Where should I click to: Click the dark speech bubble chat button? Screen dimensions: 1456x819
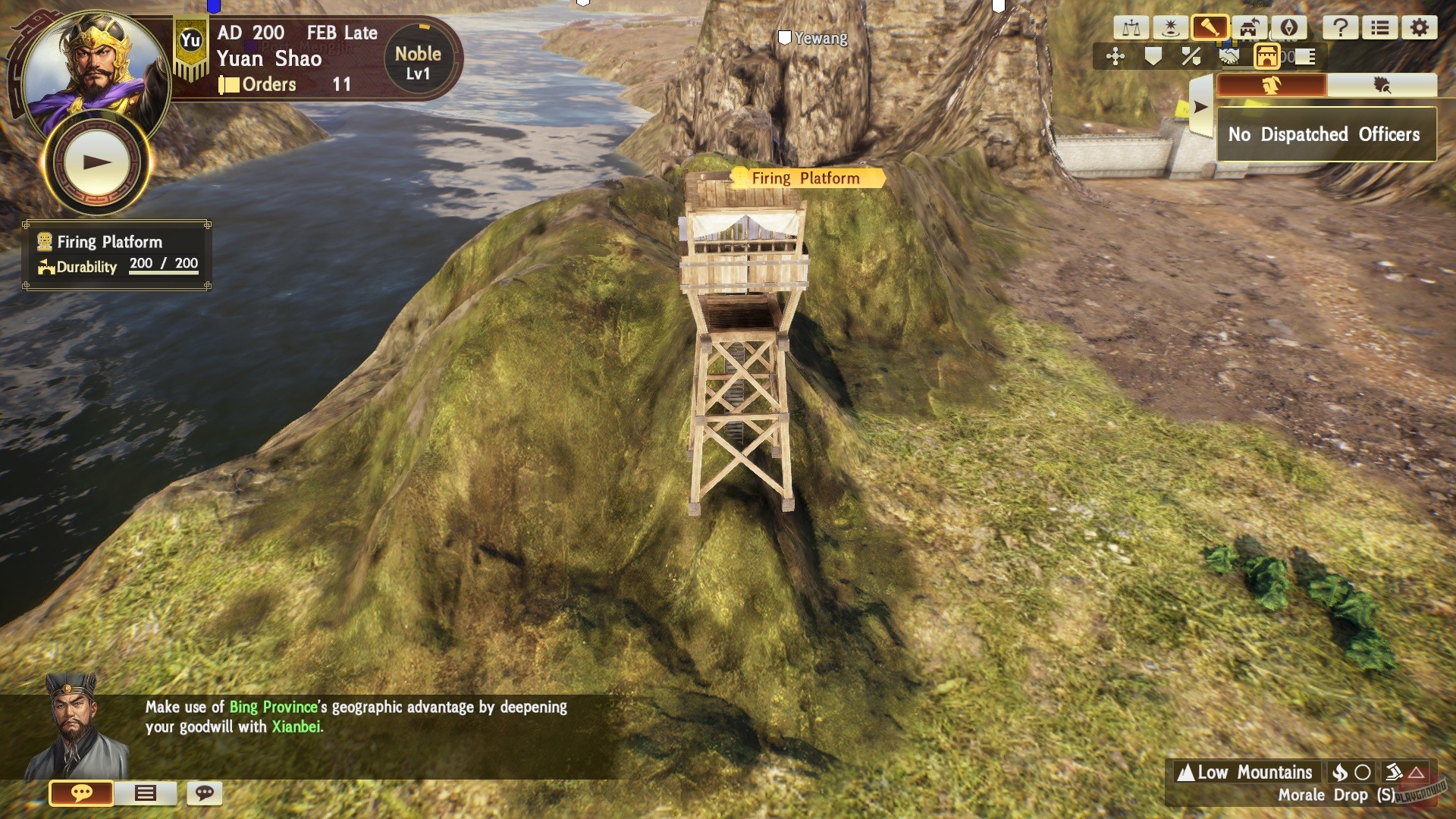tap(204, 793)
